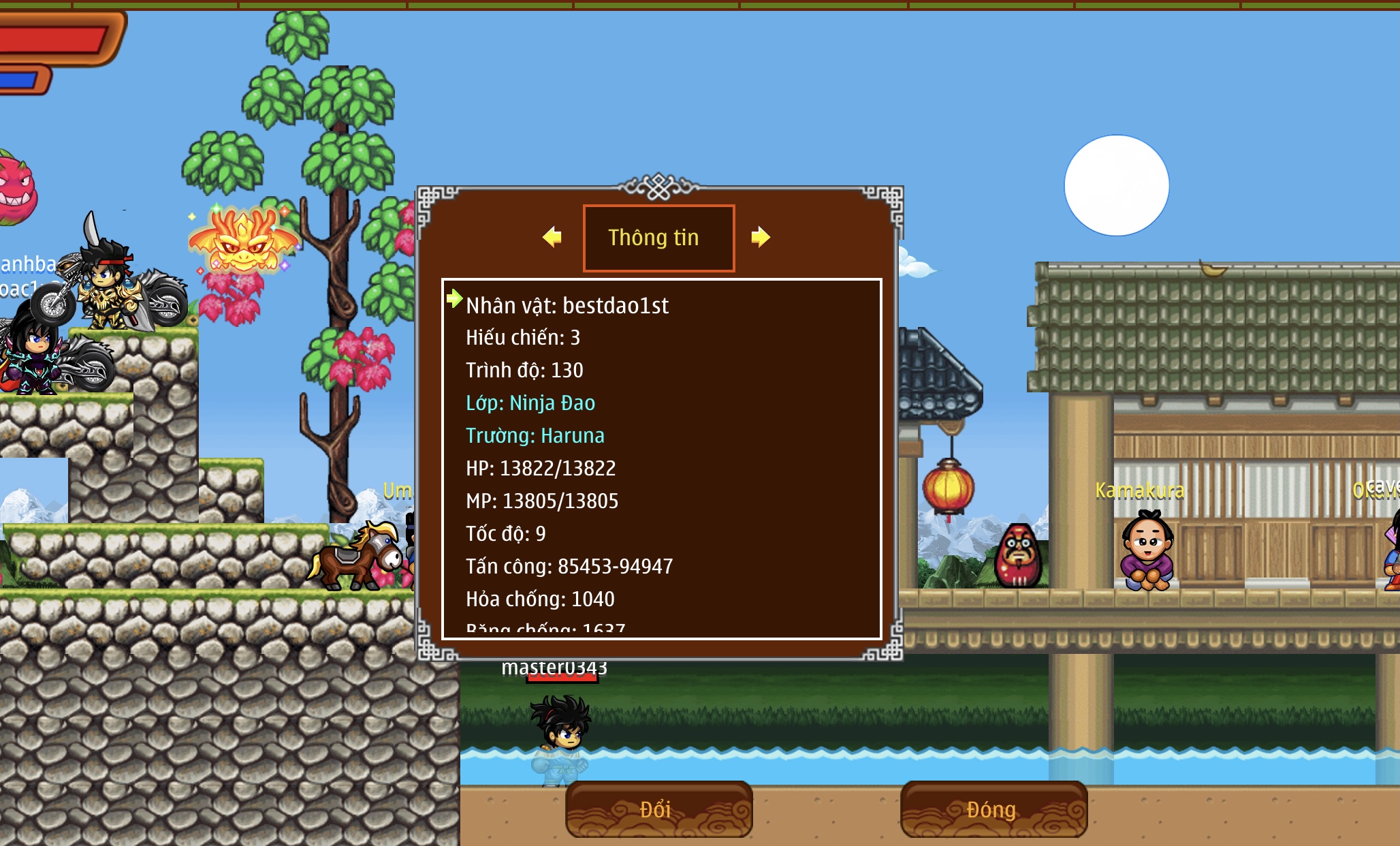Select the Hỏa chống: 1040 row
Image resolution: width=1400 pixels, height=846 pixels.
coord(540,599)
